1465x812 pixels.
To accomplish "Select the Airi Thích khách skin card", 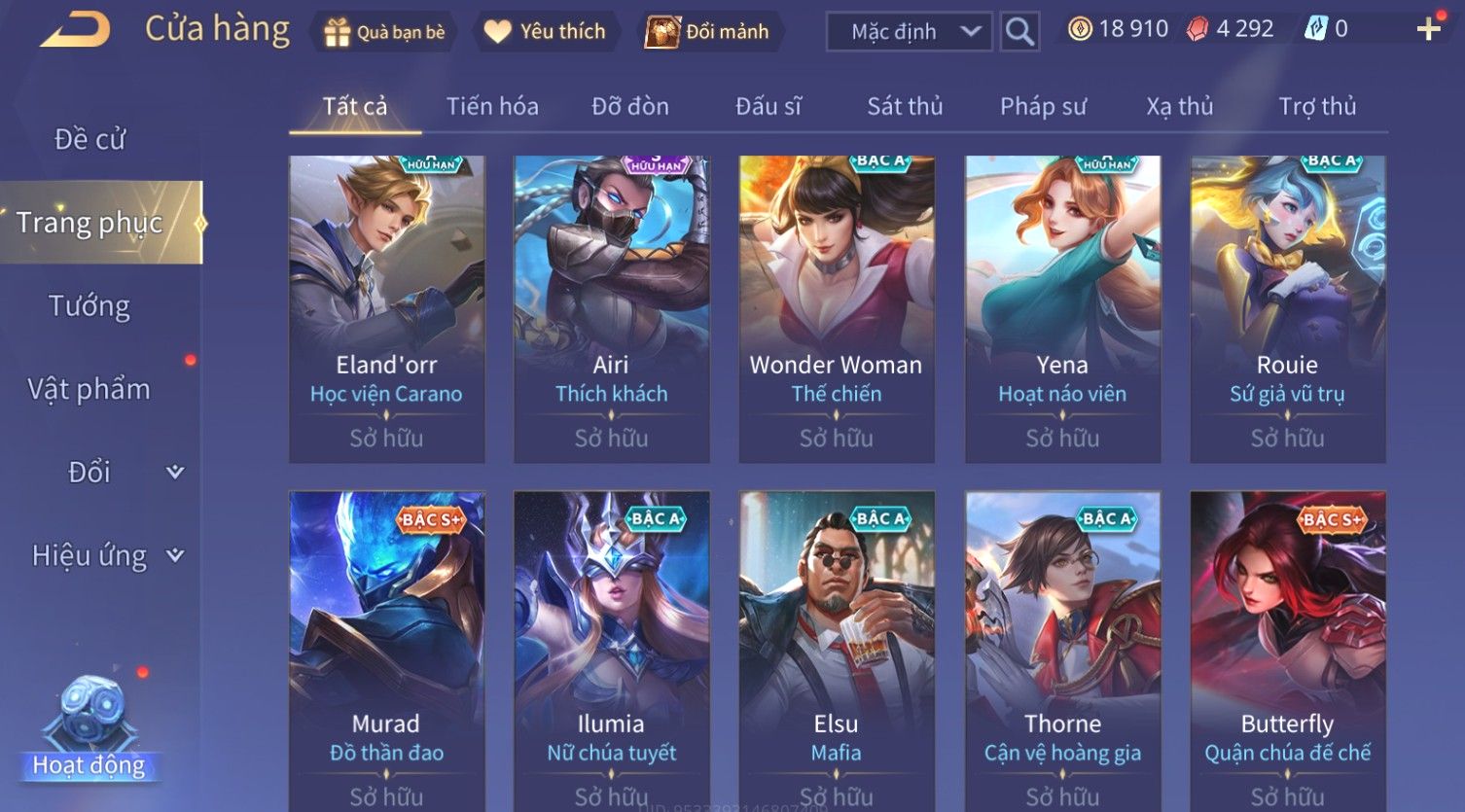I will [x=611, y=308].
